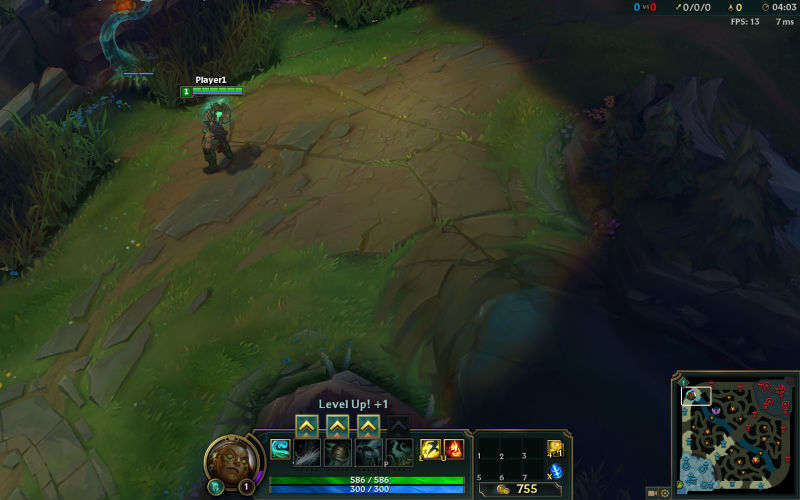Level up the helmet ability with its arrow
The width and height of the screenshot is (800, 500).
338,426
